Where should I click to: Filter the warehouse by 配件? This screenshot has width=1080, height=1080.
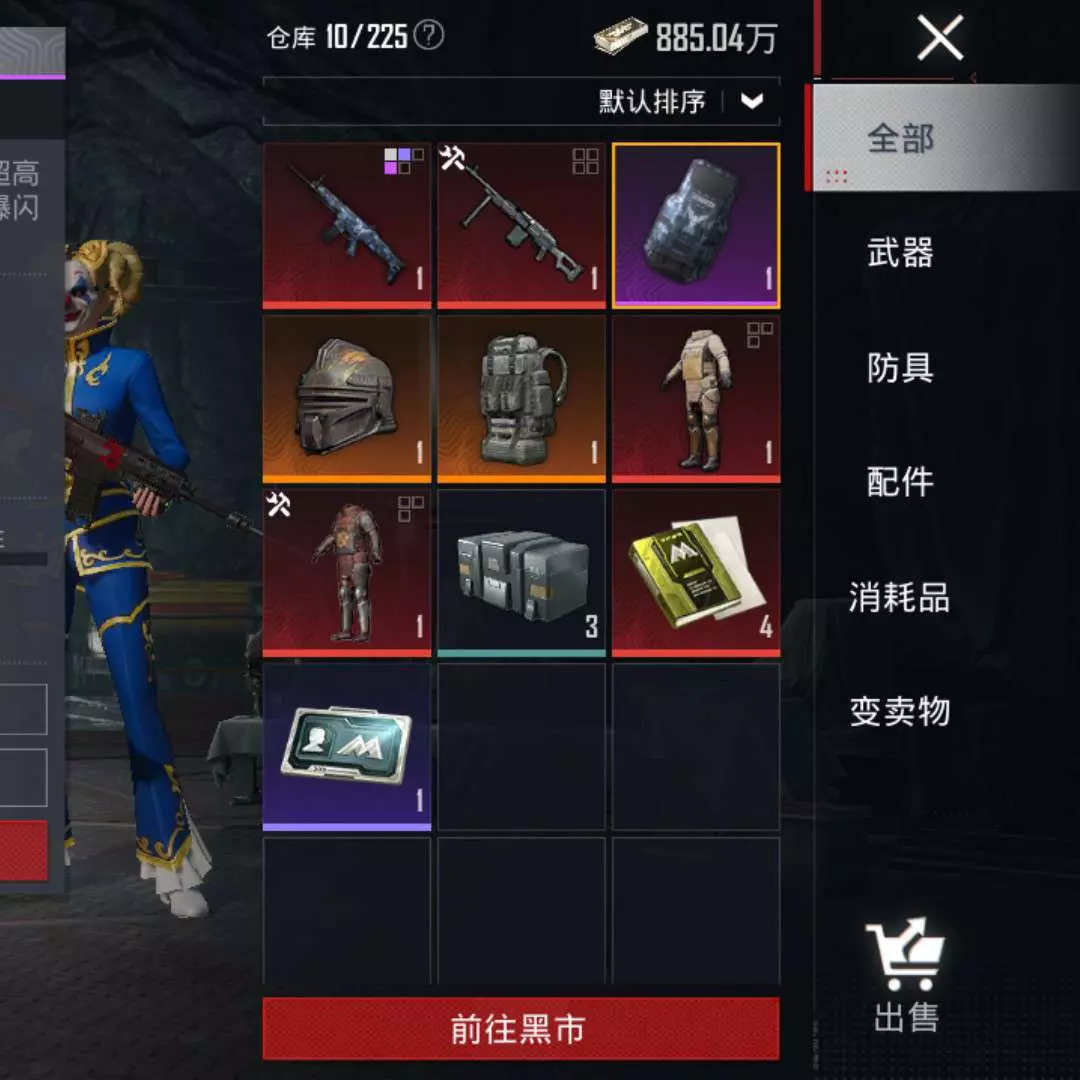[x=900, y=482]
